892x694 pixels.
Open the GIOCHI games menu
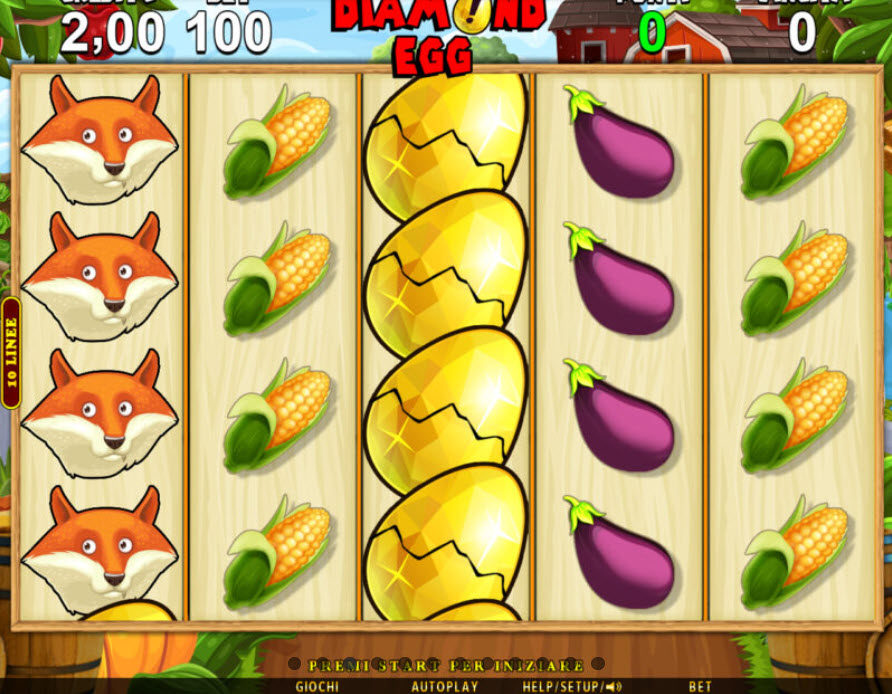click(316, 687)
